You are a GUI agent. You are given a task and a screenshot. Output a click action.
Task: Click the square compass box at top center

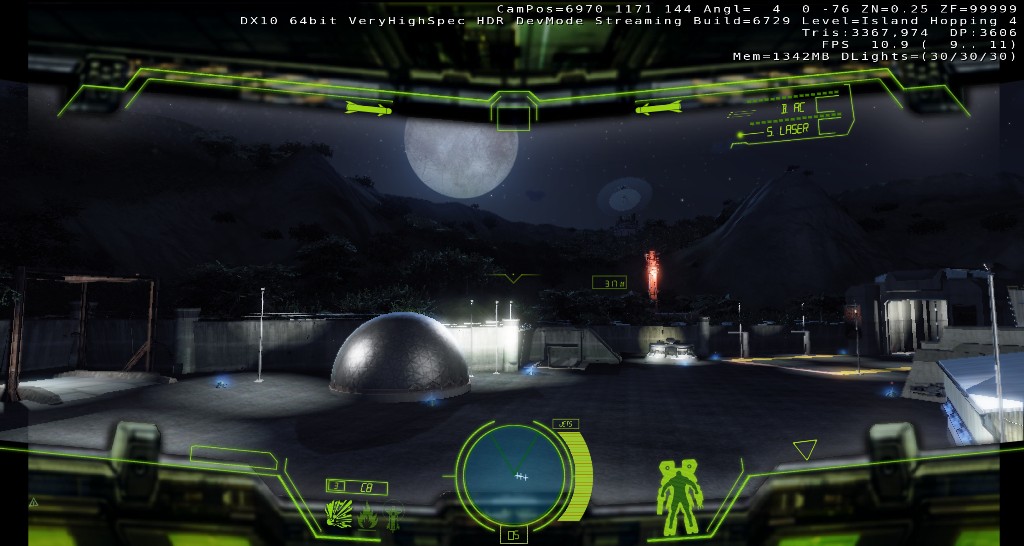(513, 118)
